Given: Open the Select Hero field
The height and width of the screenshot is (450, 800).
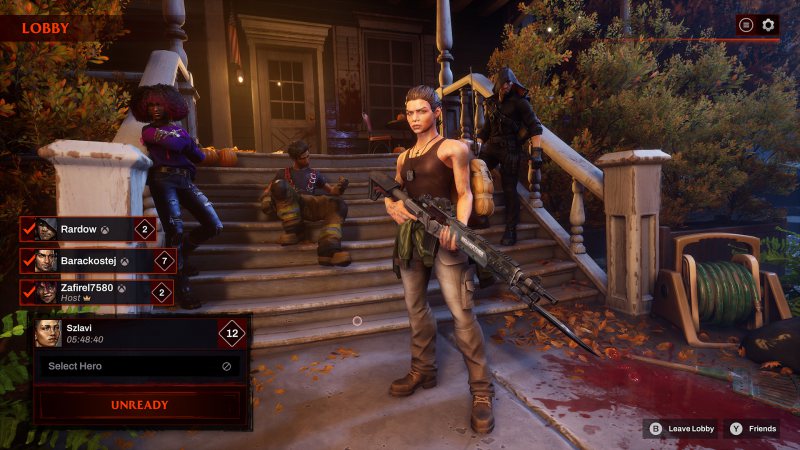Looking at the screenshot, I should 139,366.
